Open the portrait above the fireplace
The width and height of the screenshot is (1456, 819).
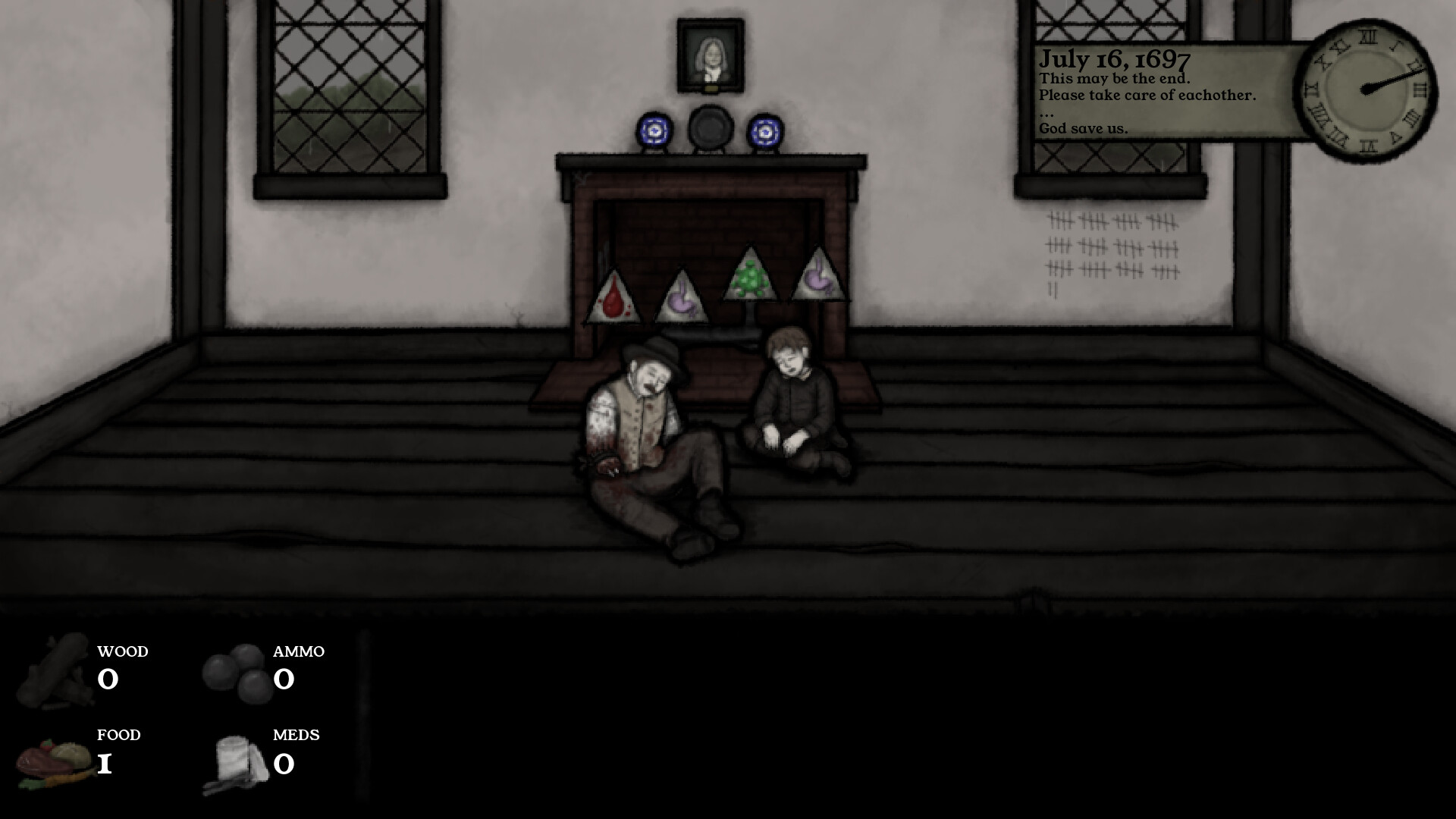tap(709, 57)
